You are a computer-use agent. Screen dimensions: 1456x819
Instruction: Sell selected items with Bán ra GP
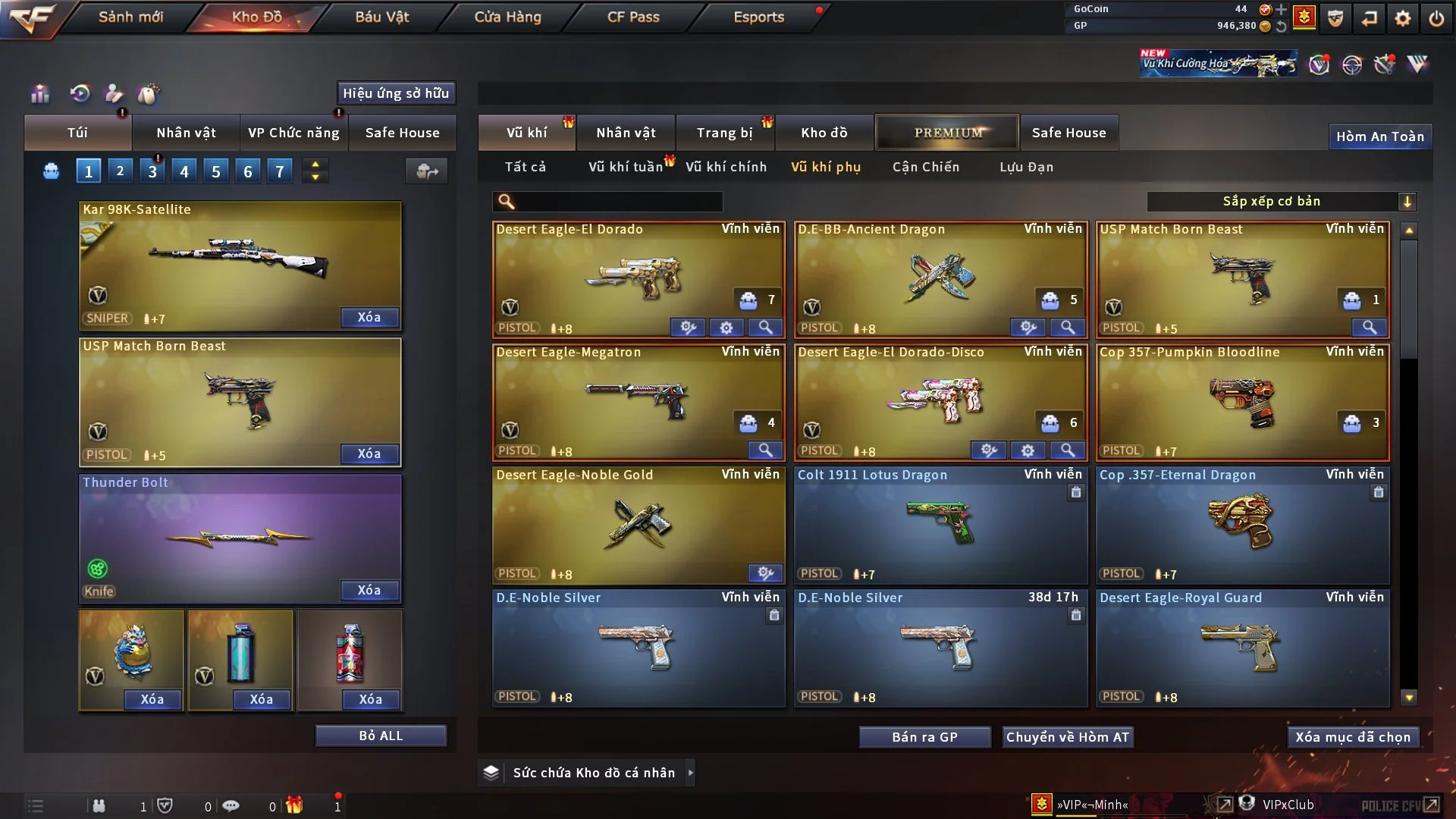(x=924, y=737)
